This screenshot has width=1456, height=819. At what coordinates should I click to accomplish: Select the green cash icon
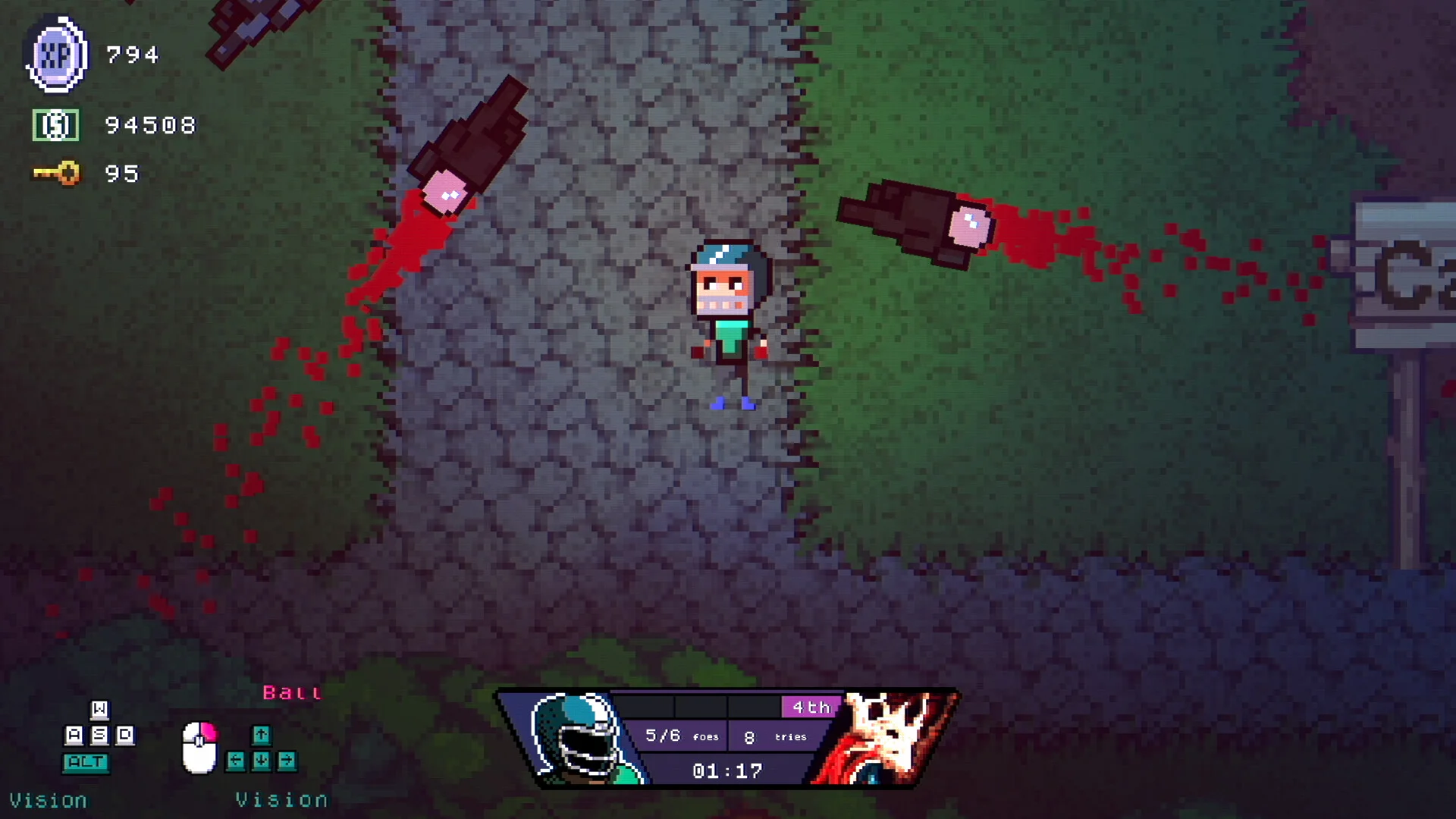[x=55, y=125]
